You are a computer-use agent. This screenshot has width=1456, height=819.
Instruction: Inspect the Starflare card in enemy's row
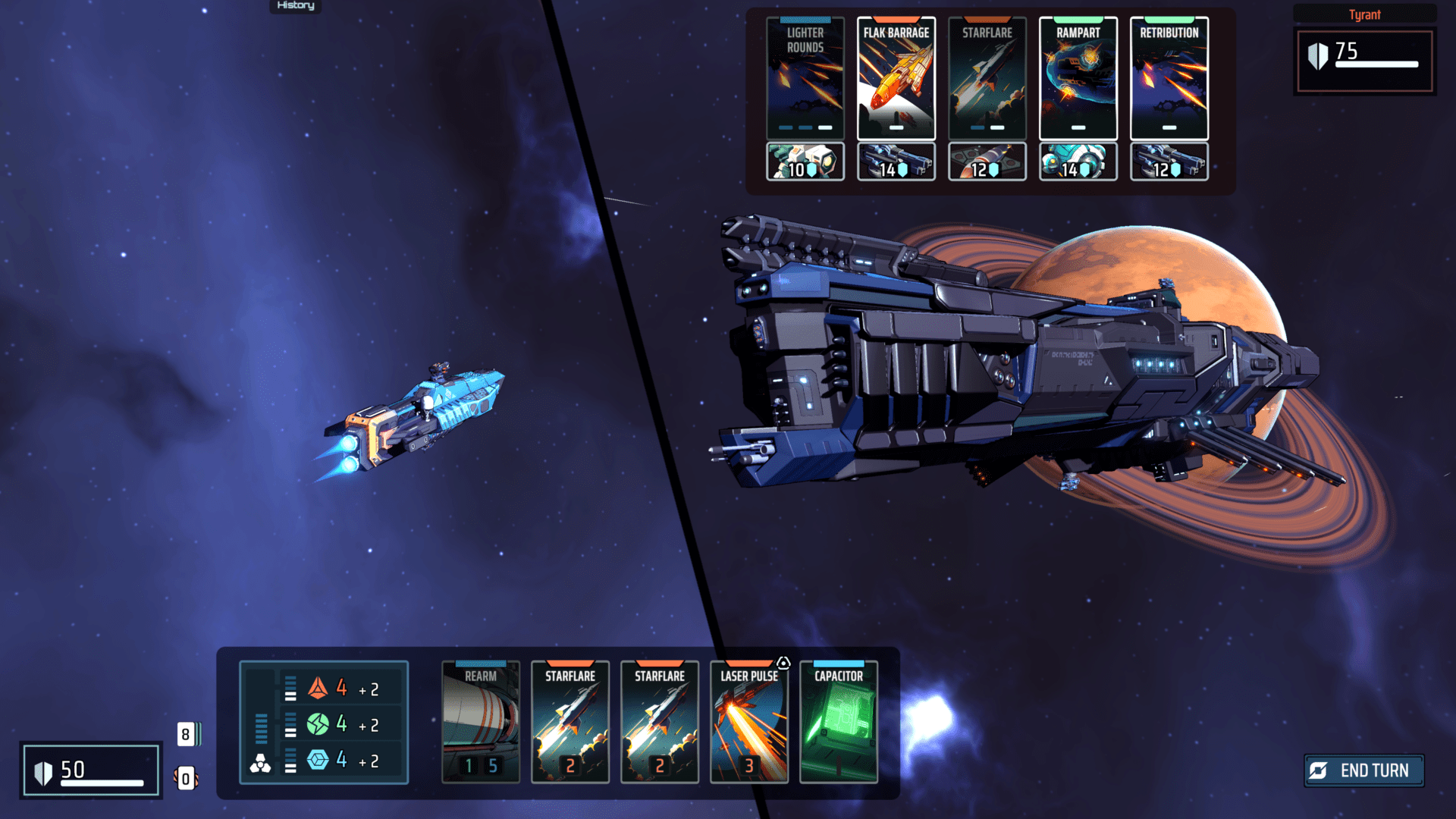(987, 78)
